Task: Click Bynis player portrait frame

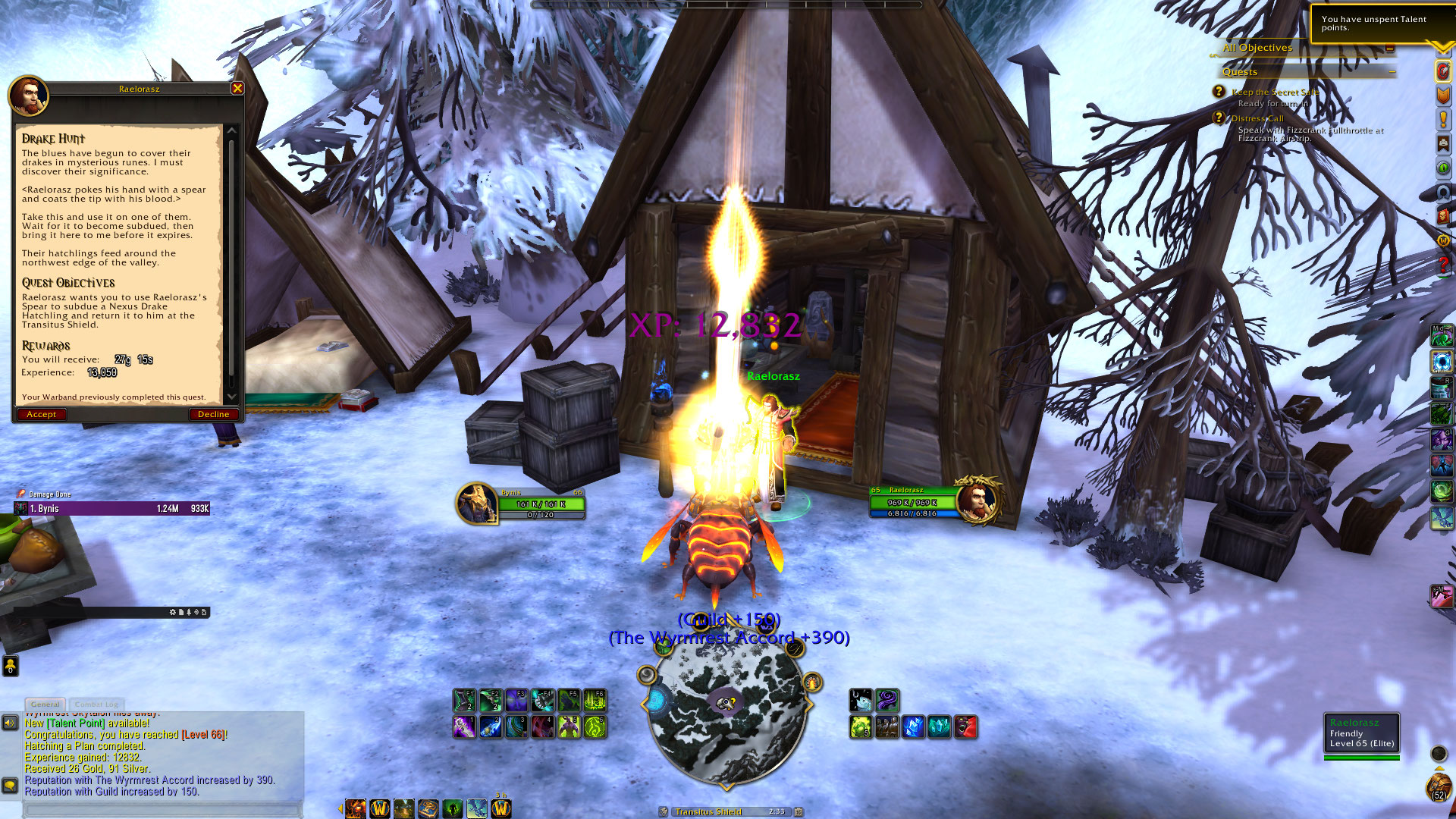Action: pos(476,503)
